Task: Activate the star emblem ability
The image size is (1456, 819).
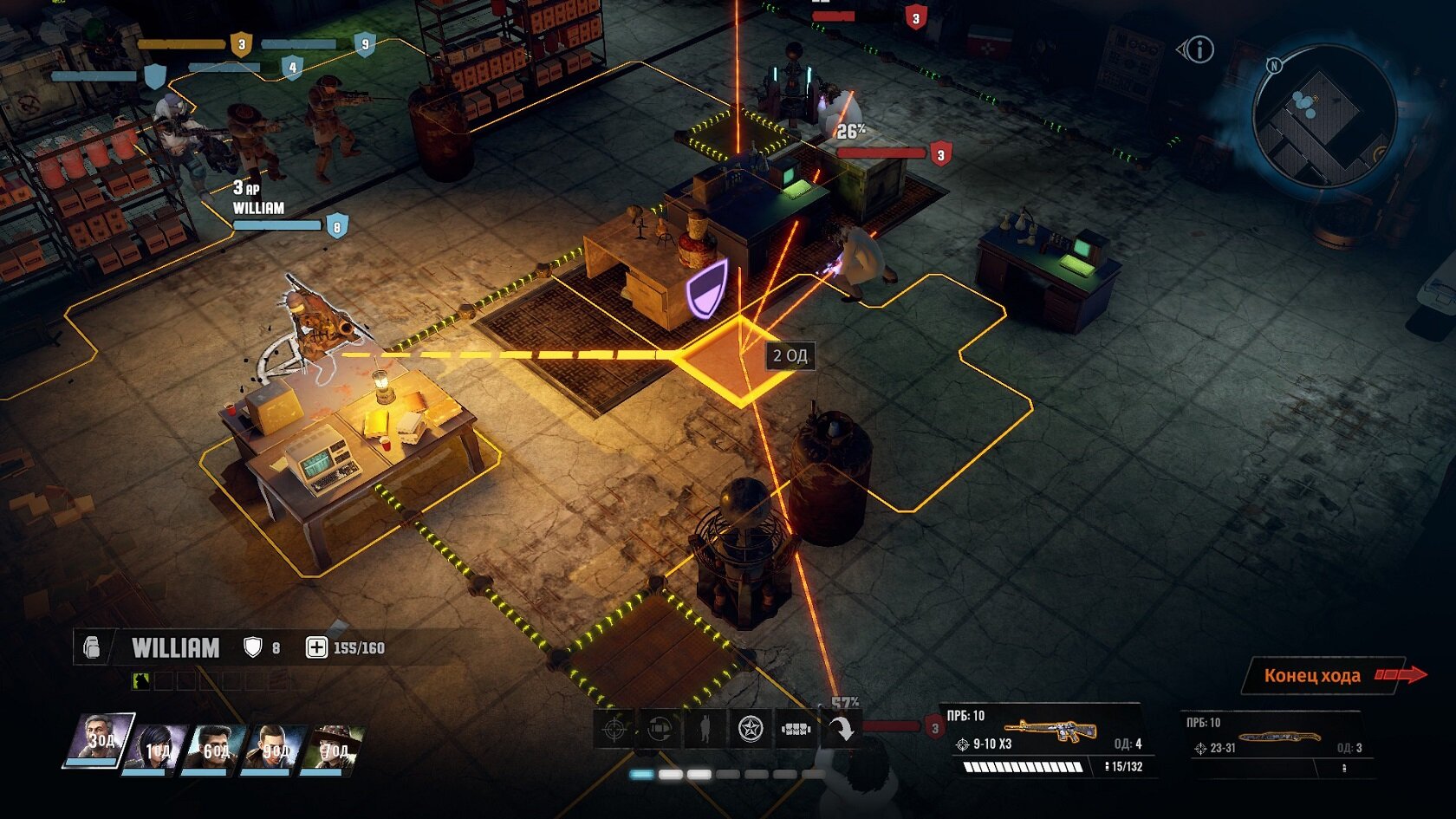Action: [750, 729]
